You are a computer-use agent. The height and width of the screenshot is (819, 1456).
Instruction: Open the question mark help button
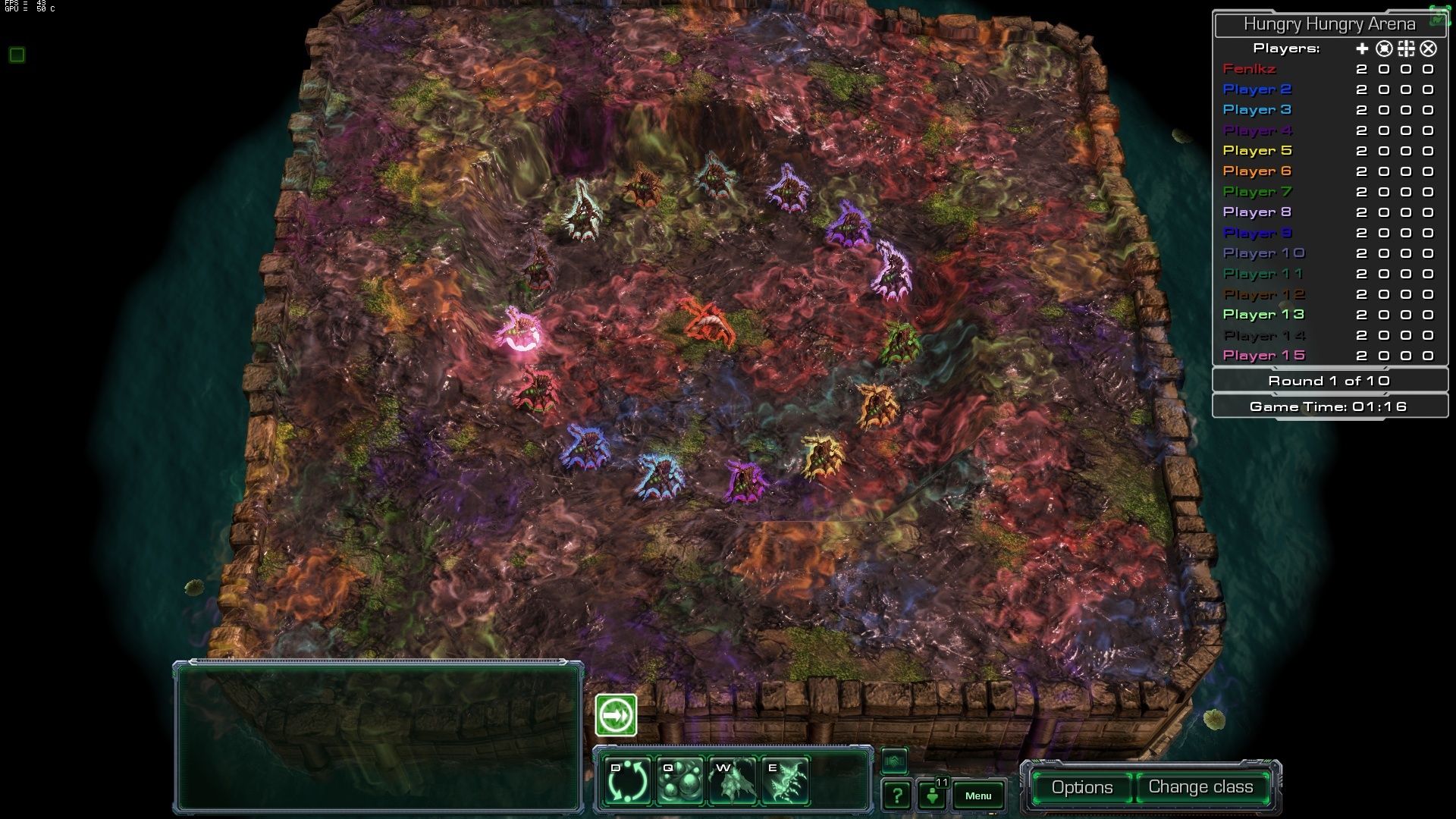[896, 795]
